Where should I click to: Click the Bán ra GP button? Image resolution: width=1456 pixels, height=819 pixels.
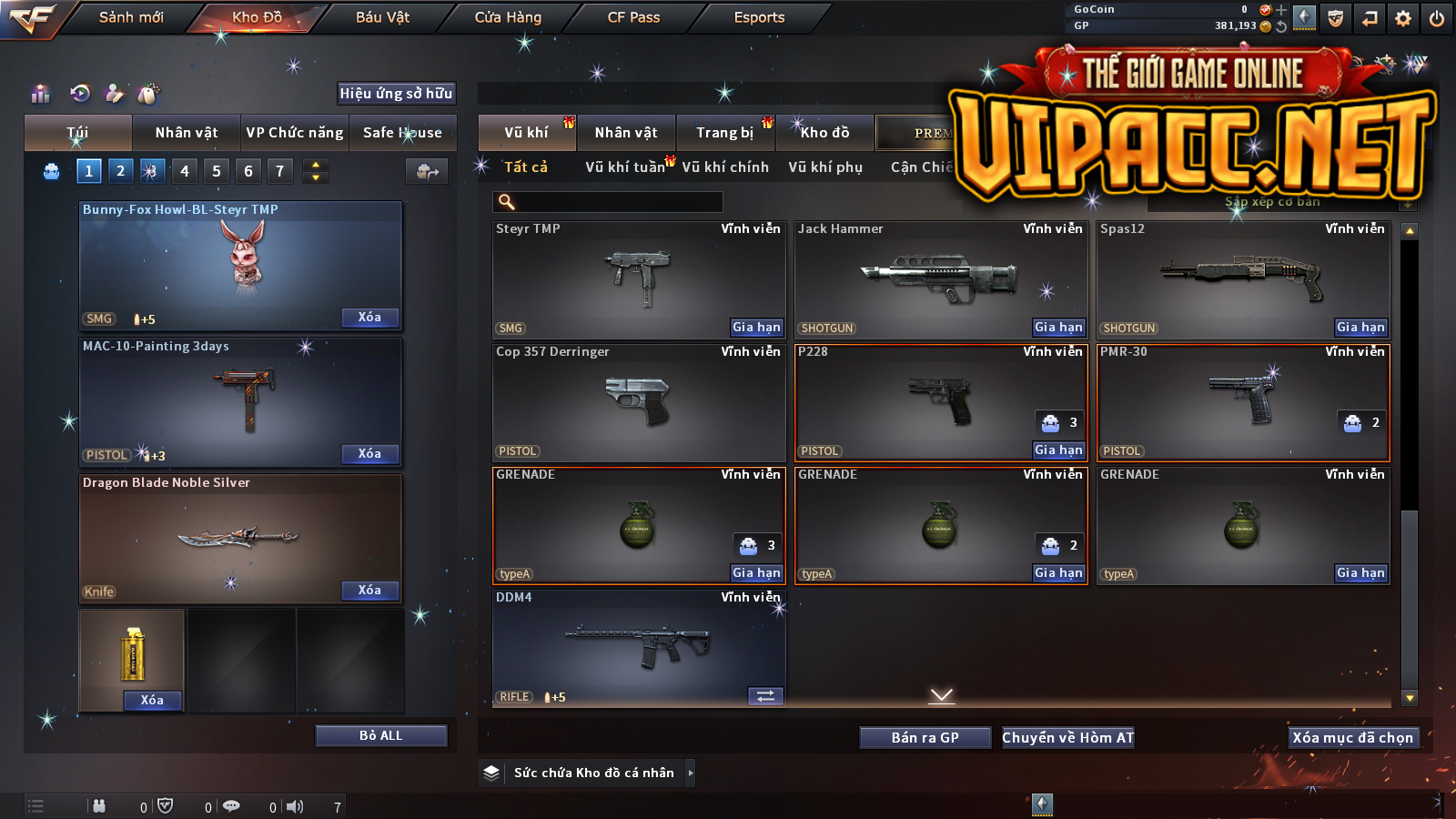[x=925, y=738]
